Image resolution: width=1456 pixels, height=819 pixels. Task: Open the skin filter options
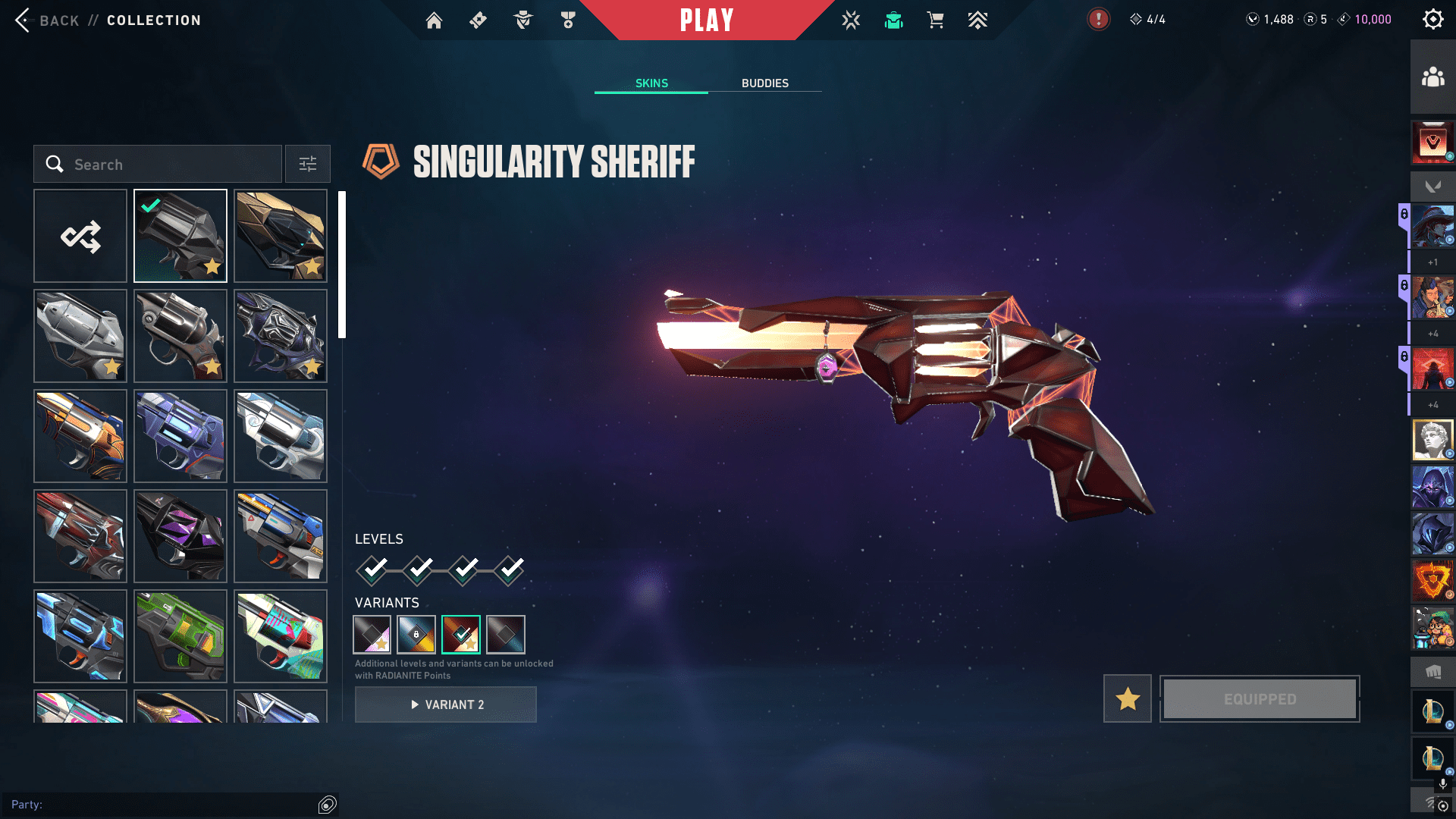[307, 165]
